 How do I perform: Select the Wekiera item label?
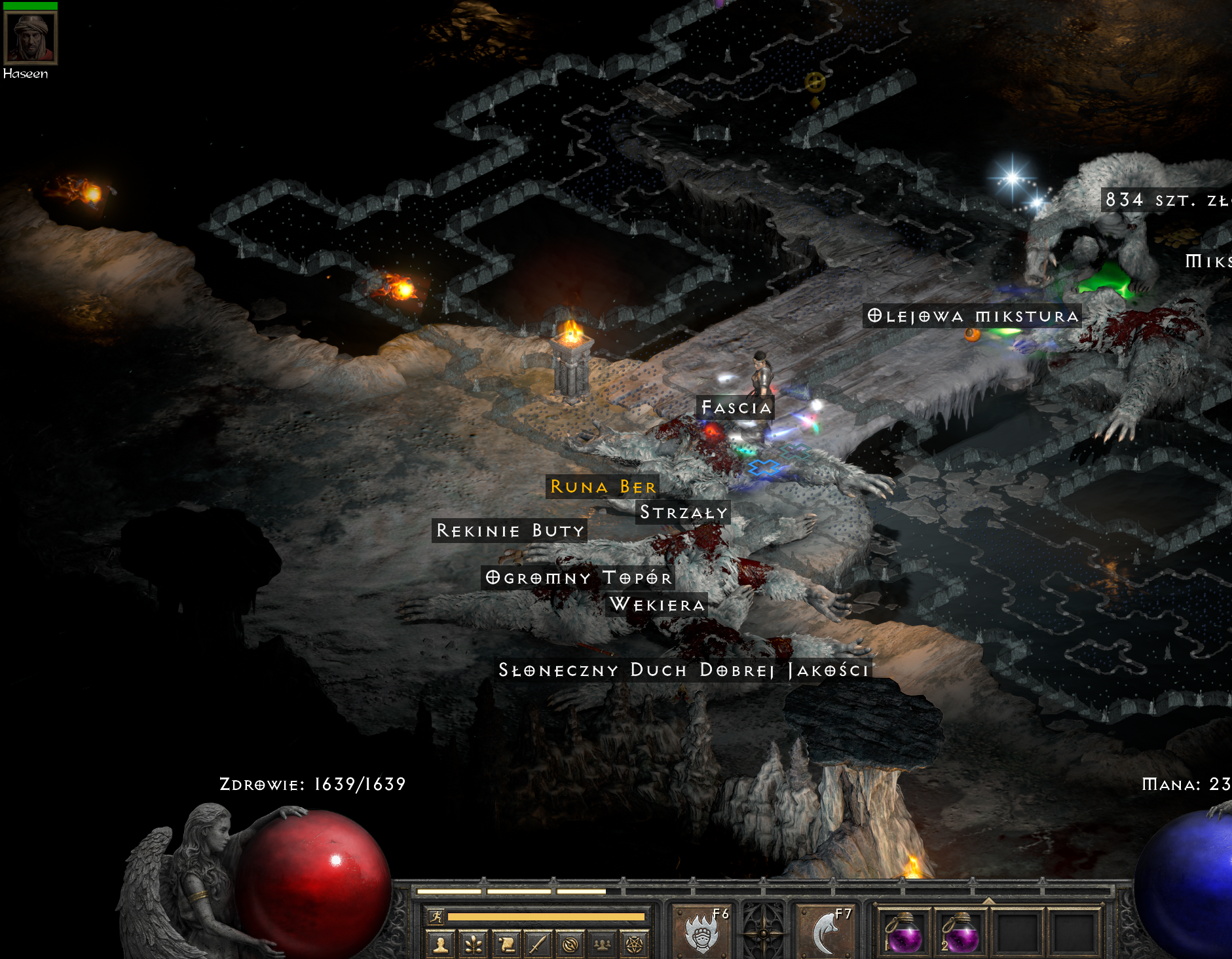click(657, 604)
